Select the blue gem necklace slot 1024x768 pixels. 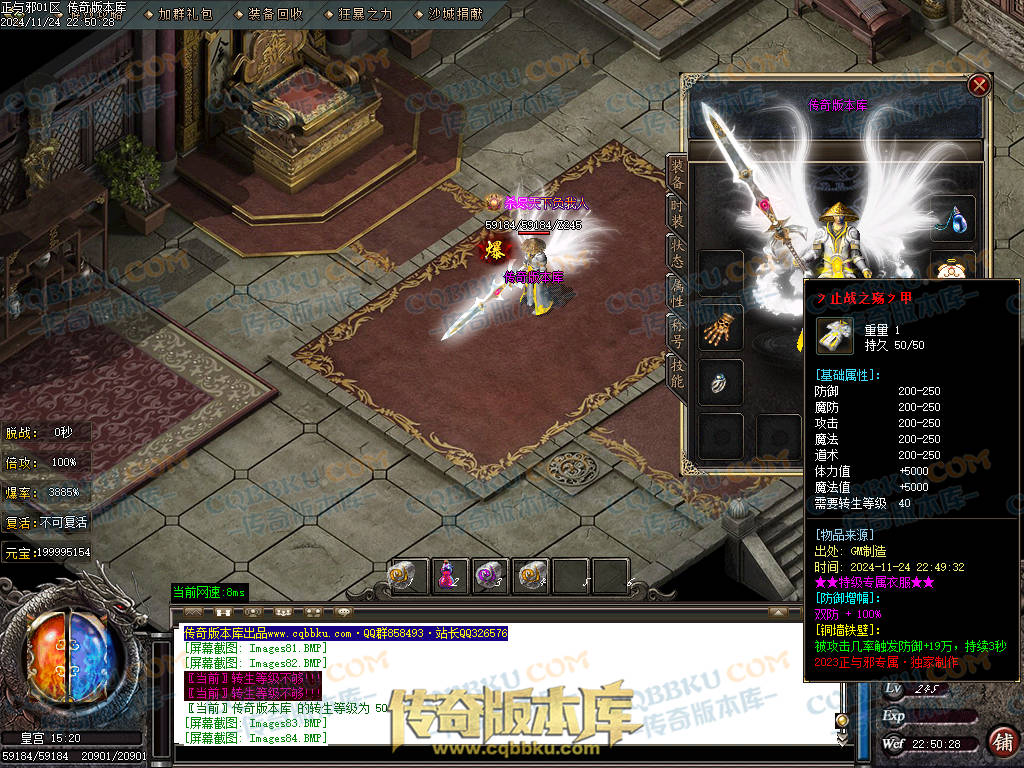click(x=952, y=219)
